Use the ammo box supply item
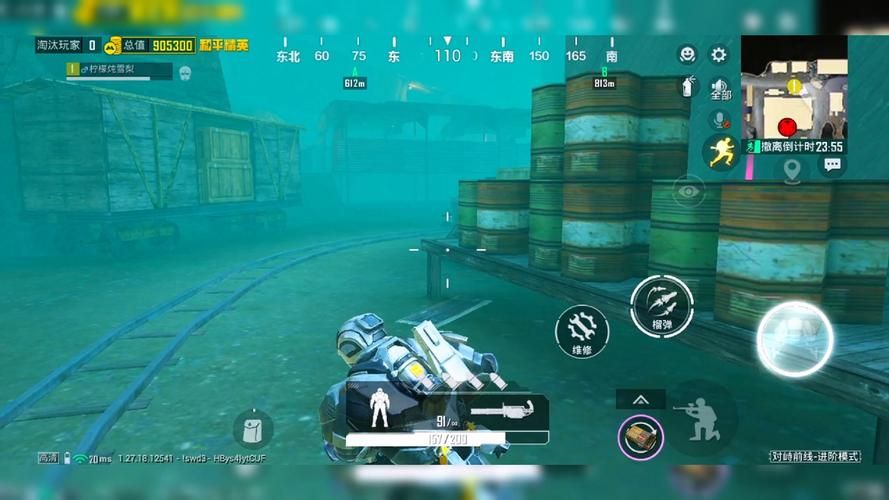This screenshot has height=500, width=889. [x=640, y=435]
